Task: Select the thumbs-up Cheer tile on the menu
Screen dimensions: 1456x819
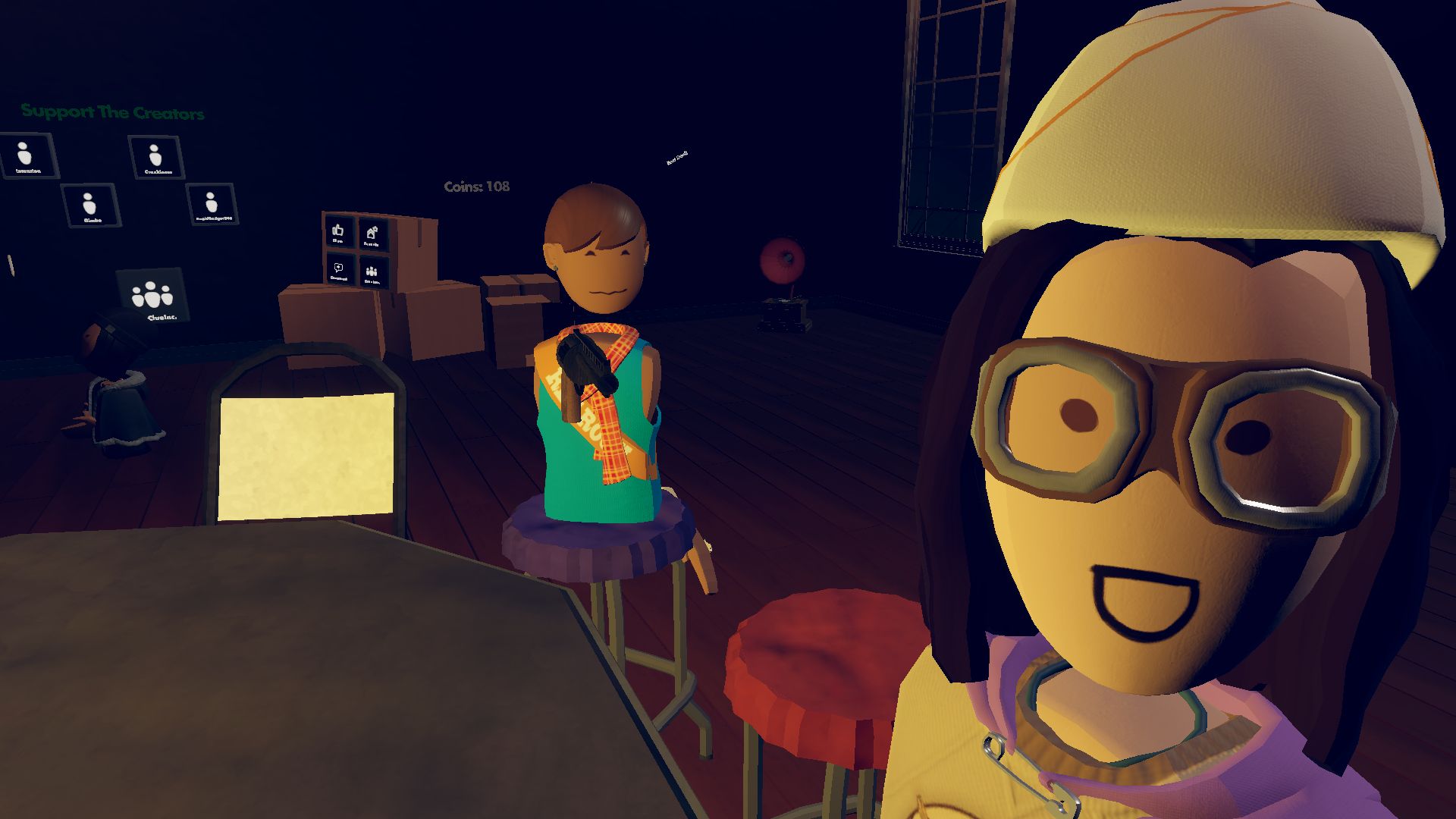Action: coord(339,232)
